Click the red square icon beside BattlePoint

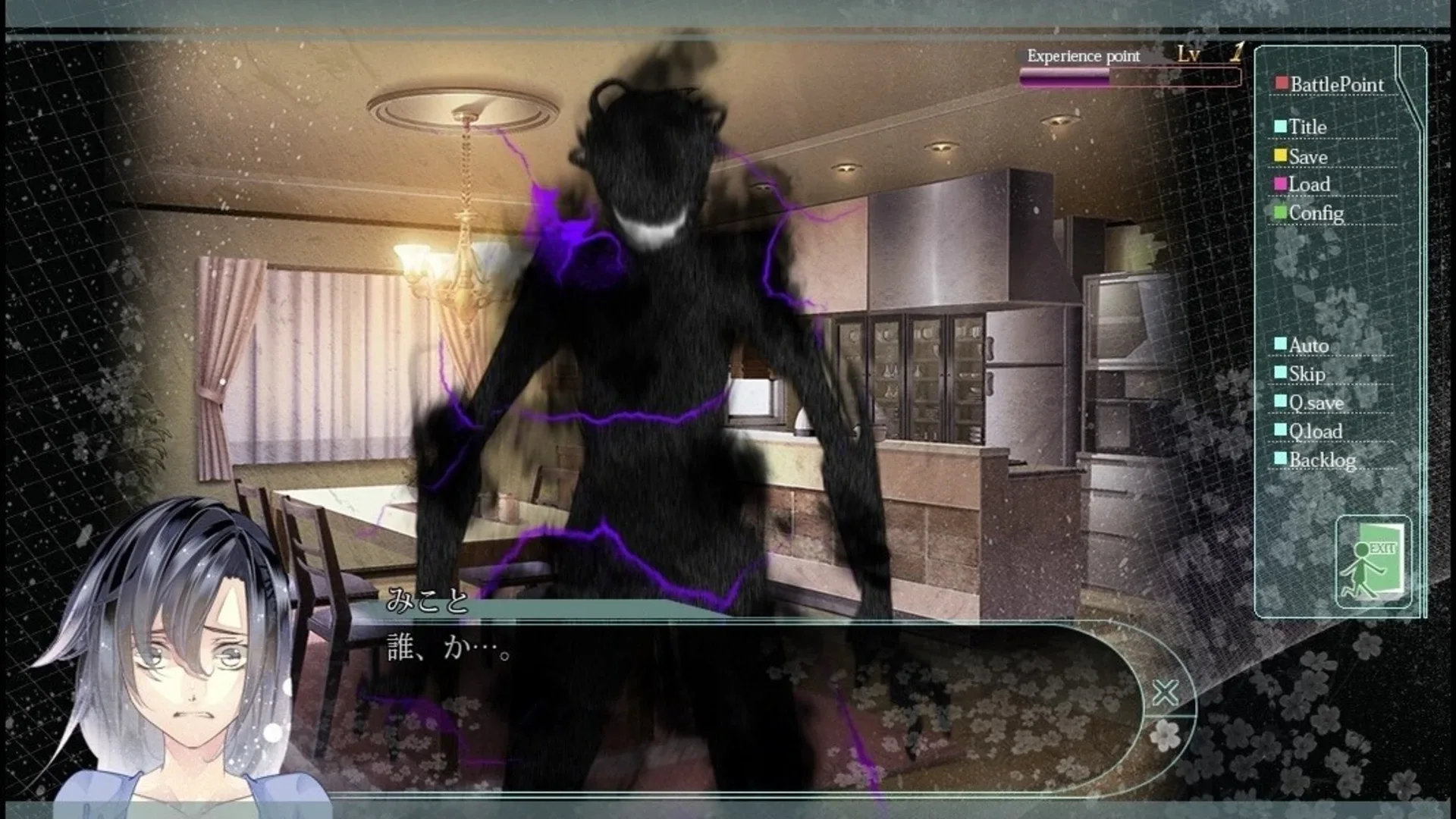click(1281, 83)
